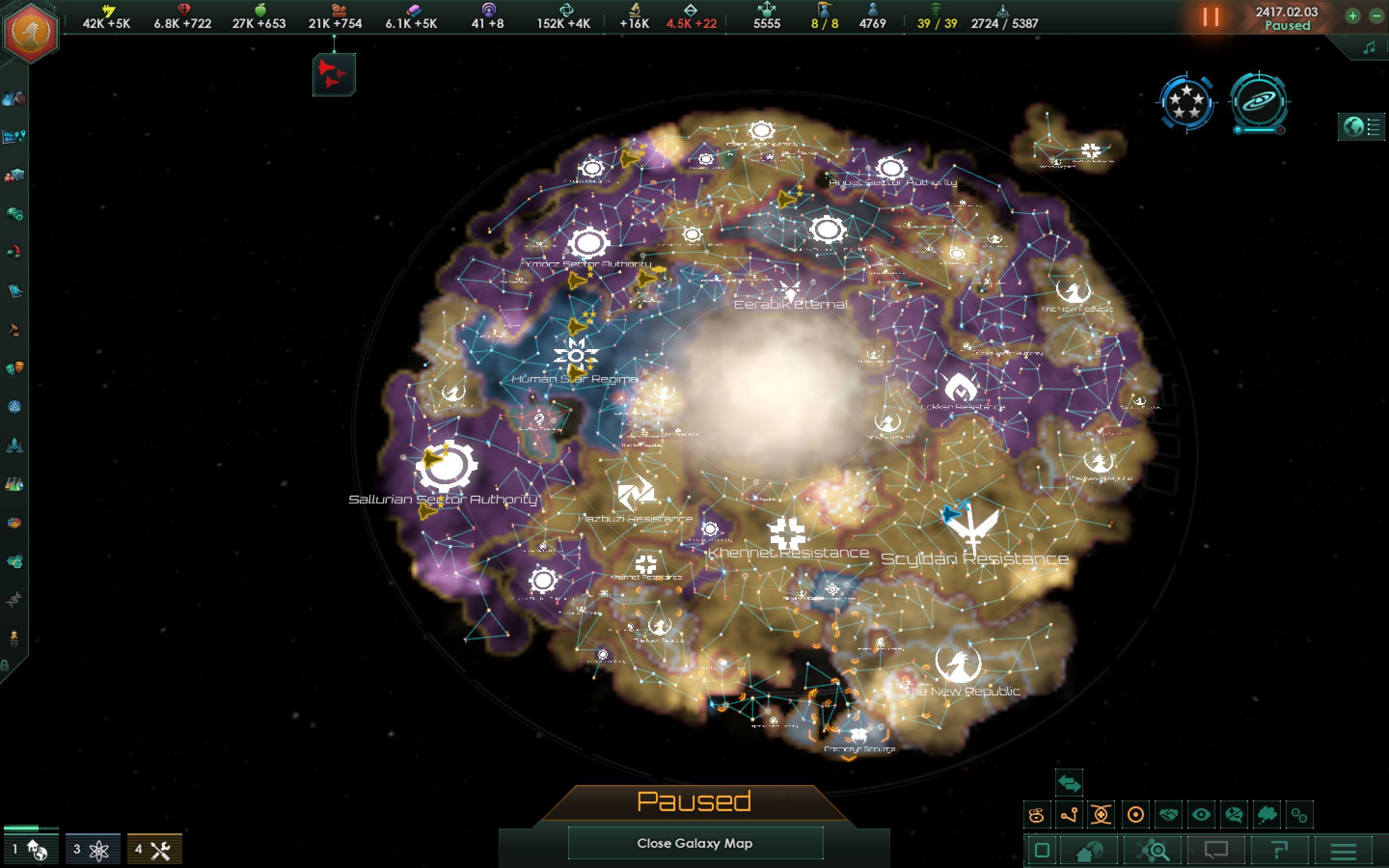Expand extra map modes with the double-arrow icon
Image resolution: width=1389 pixels, height=868 pixels.
pyautogui.click(x=1069, y=783)
